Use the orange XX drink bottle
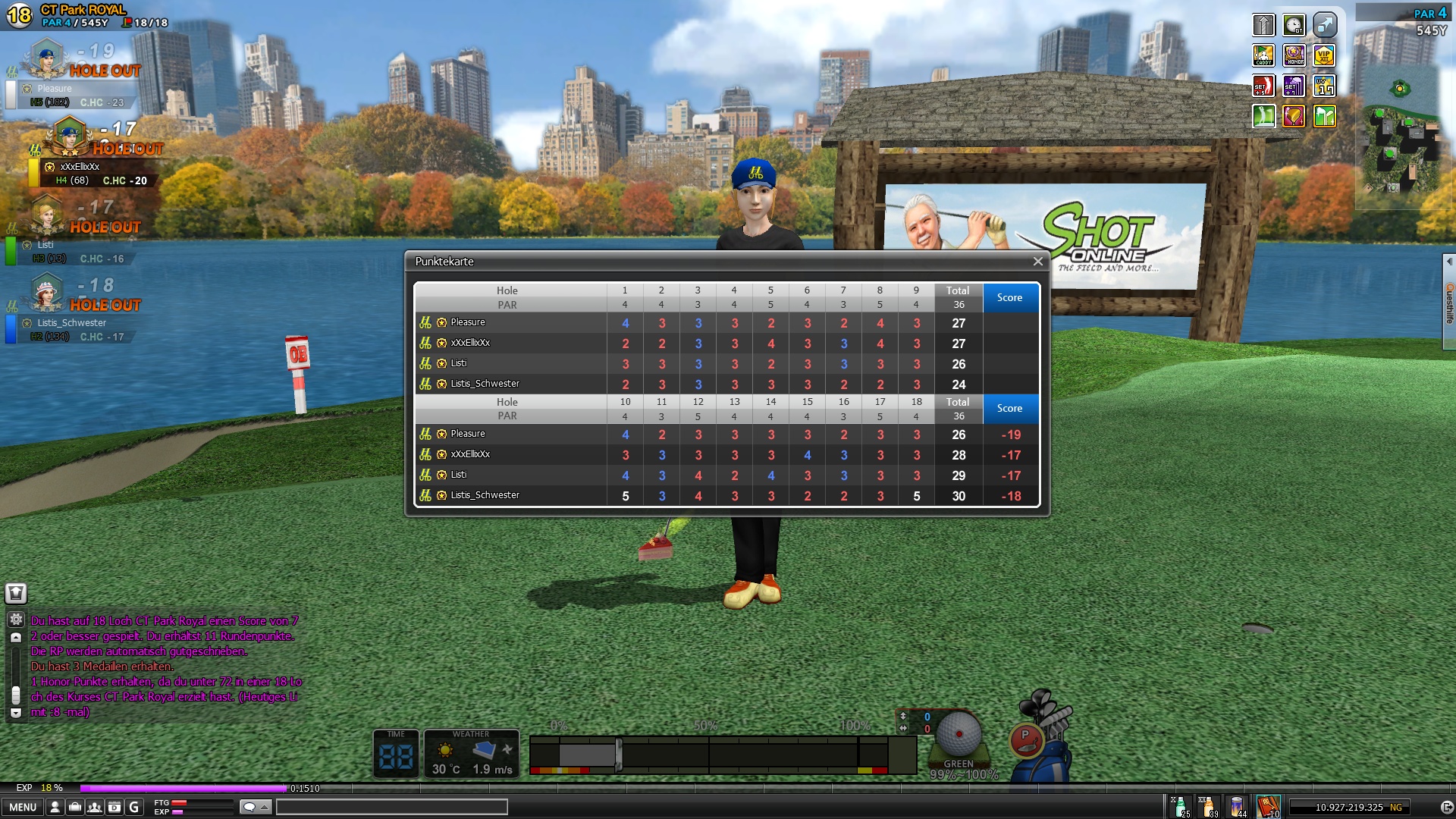This screenshot has height=819, width=1456. tap(1208, 806)
